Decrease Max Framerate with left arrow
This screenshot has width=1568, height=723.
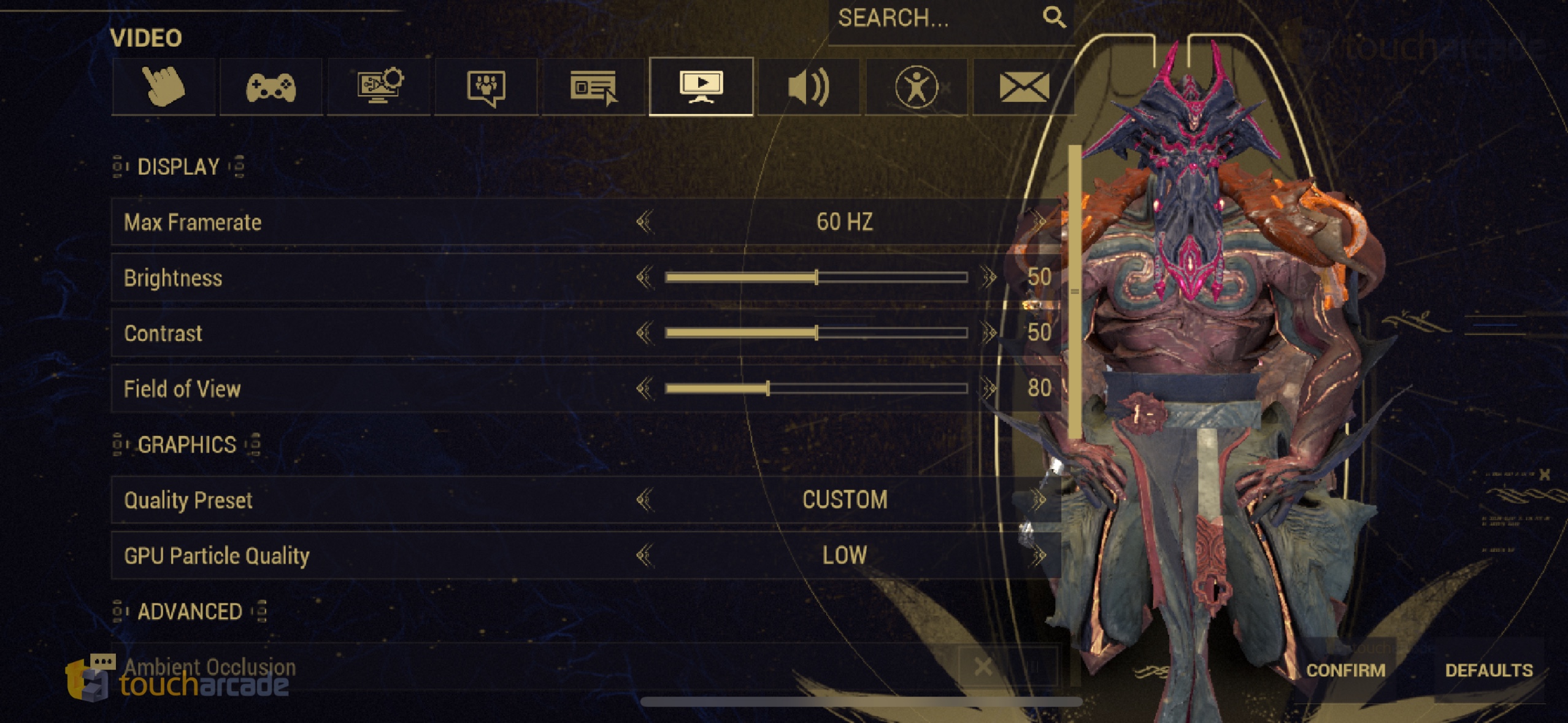[644, 221]
